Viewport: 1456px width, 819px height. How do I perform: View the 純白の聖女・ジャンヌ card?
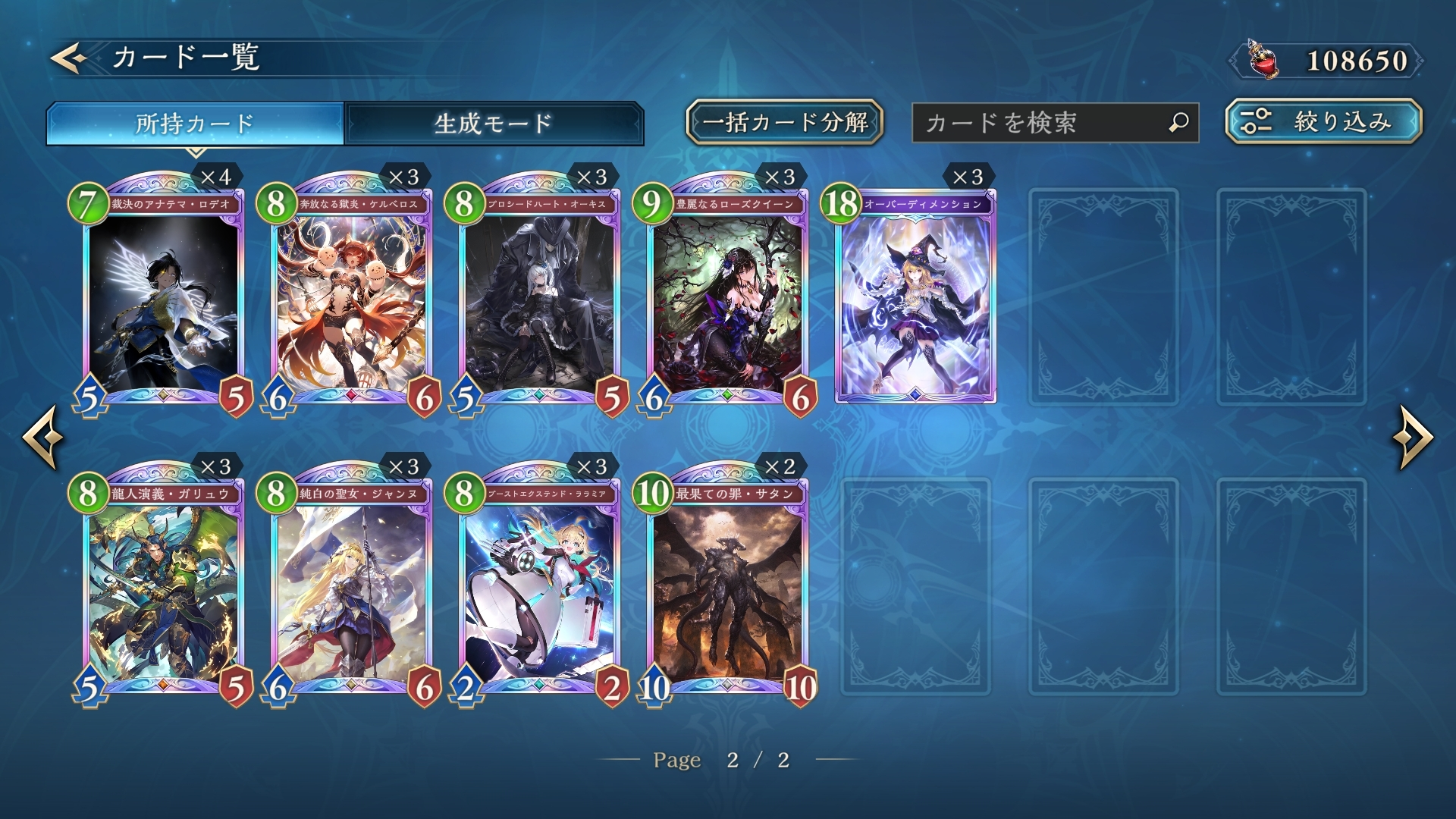(351, 589)
